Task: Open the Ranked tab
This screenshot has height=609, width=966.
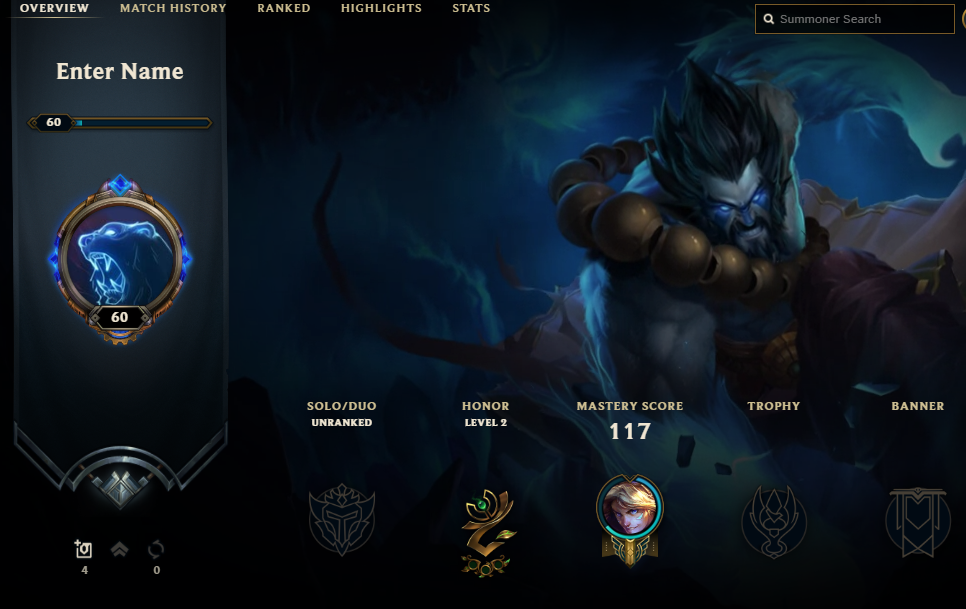Action: click(284, 8)
